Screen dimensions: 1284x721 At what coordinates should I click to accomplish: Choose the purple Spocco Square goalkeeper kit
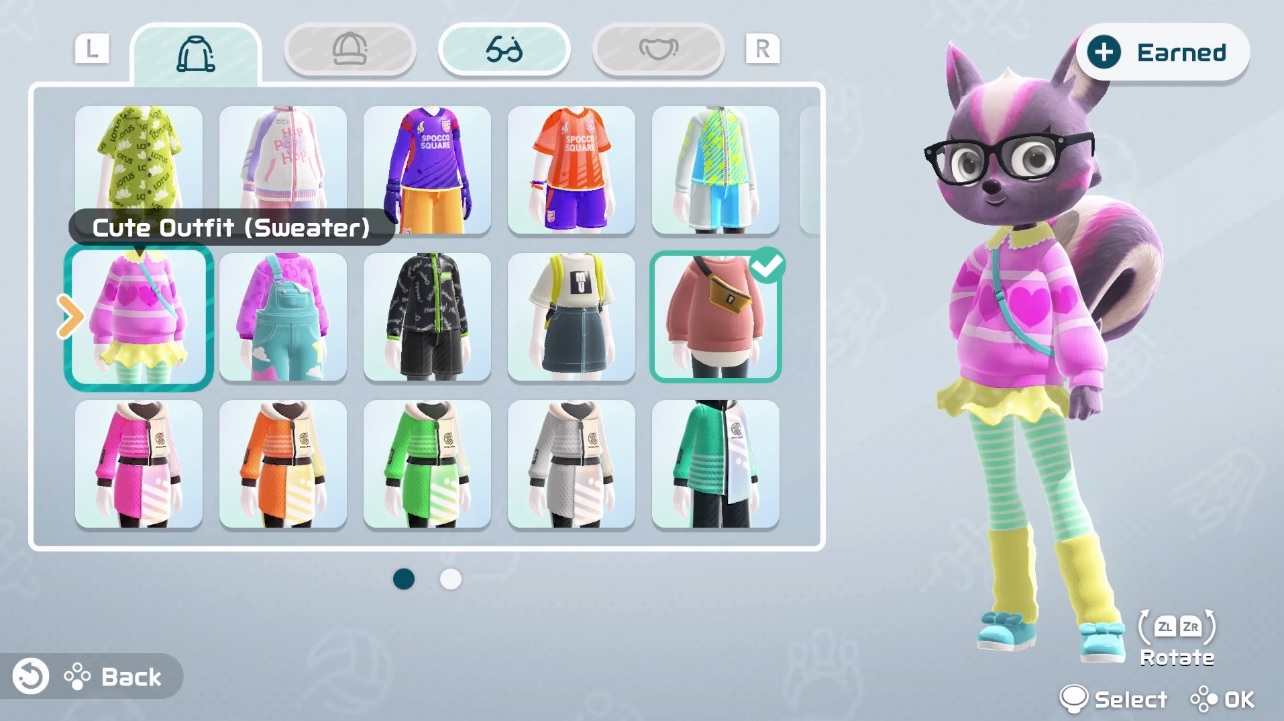427,170
